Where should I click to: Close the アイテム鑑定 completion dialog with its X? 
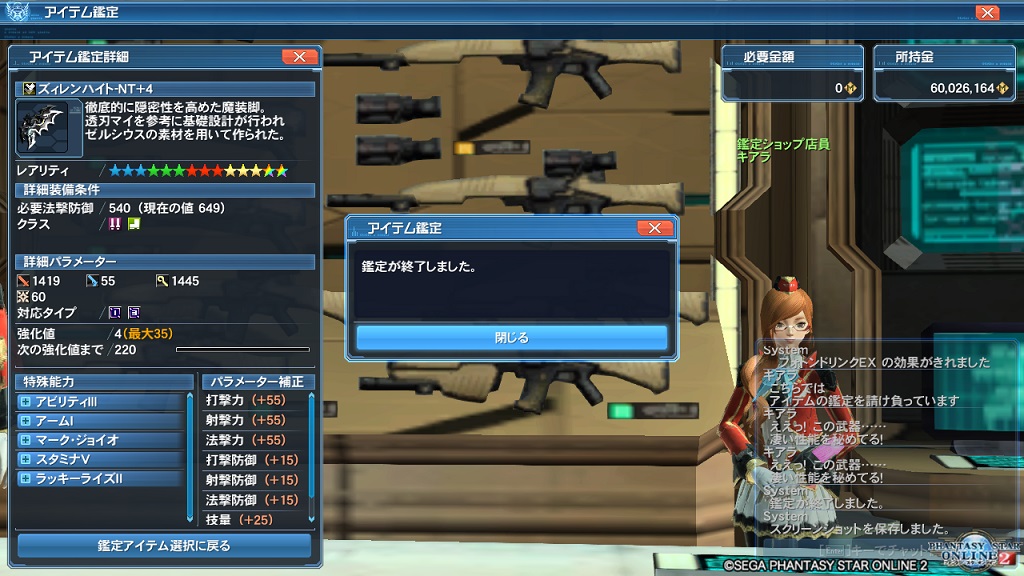[x=654, y=228]
